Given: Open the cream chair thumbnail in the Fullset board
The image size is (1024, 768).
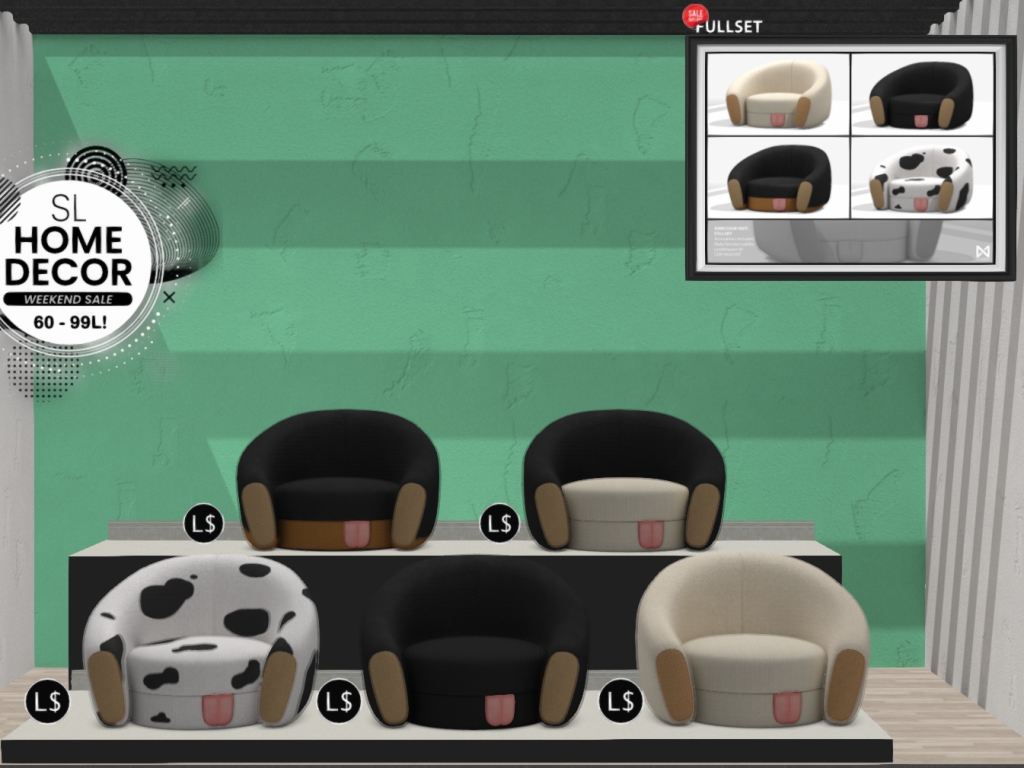Looking at the screenshot, I should pos(778,94).
